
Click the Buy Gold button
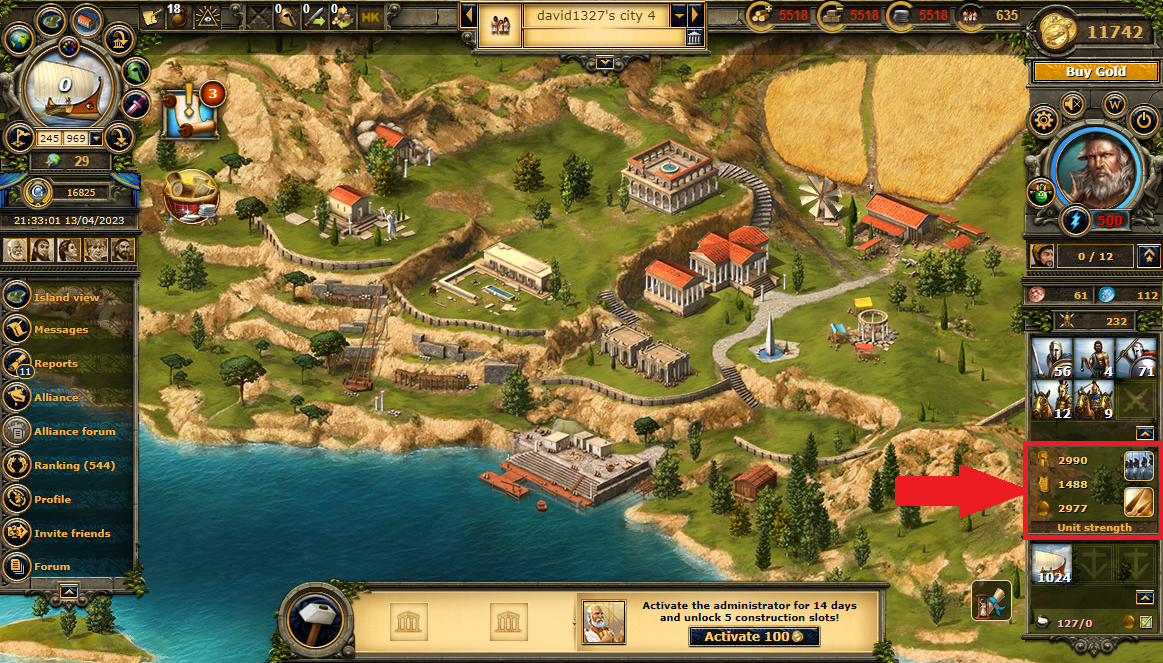(x=1095, y=72)
